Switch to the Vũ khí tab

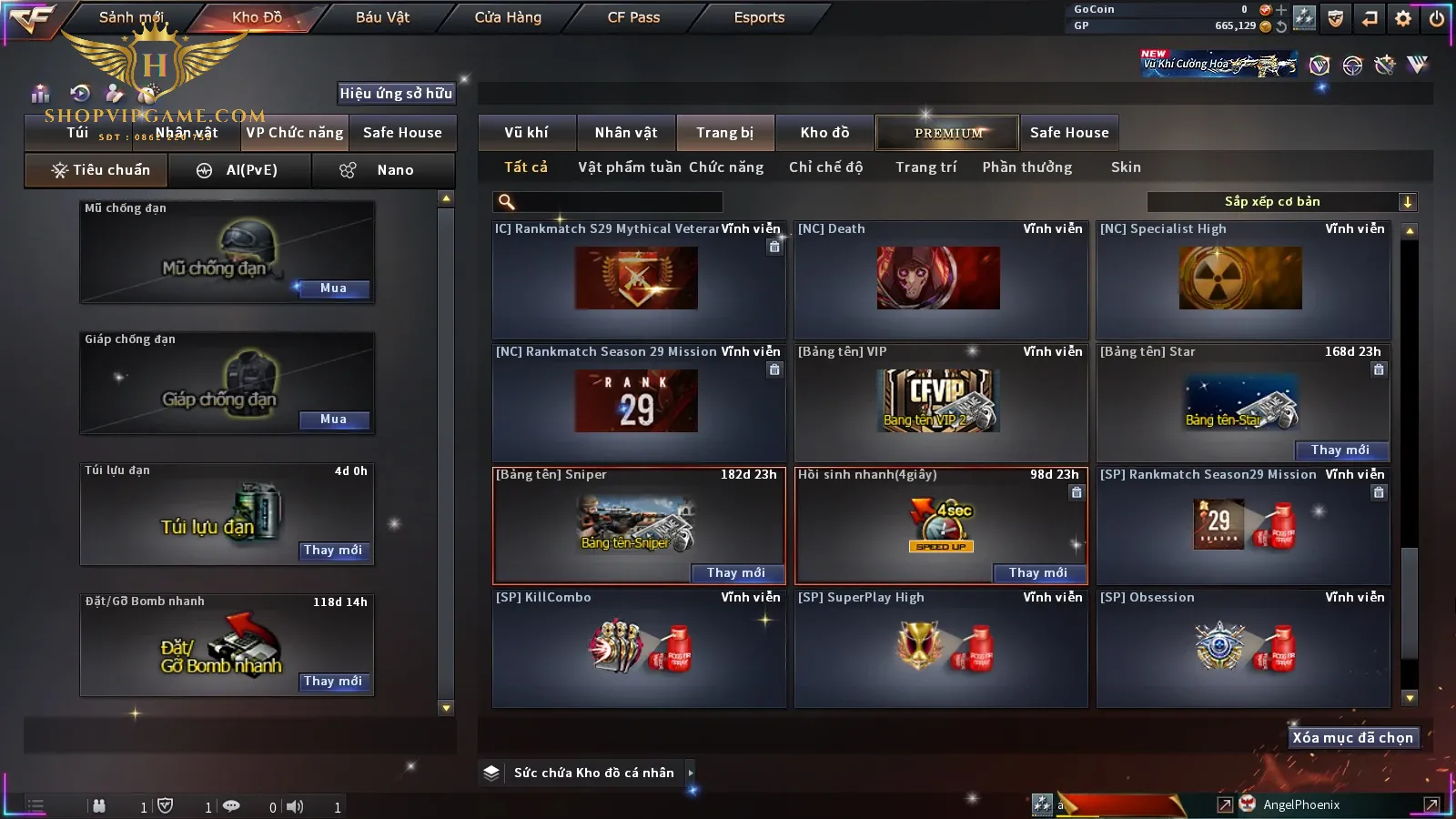coord(526,133)
